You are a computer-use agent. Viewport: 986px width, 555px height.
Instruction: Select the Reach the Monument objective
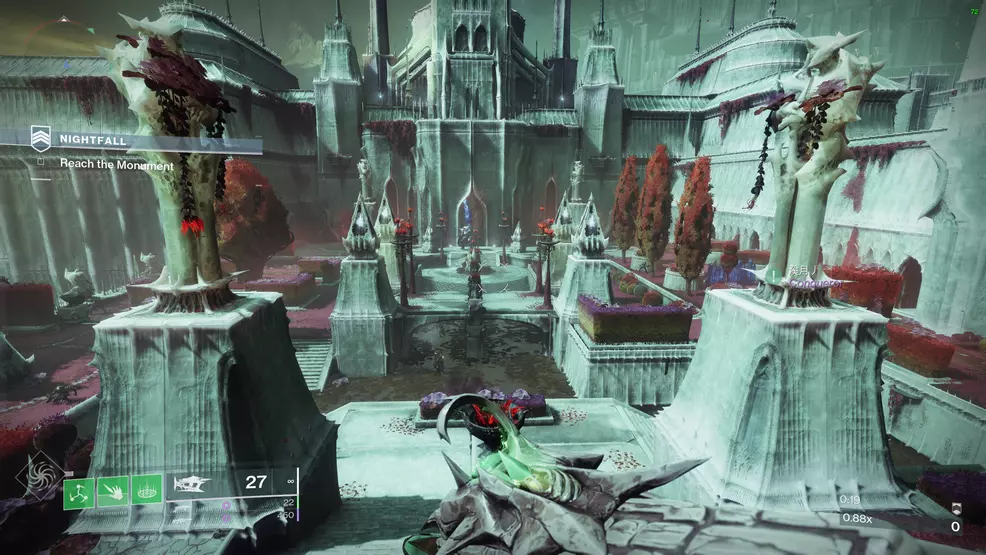click(x=116, y=164)
